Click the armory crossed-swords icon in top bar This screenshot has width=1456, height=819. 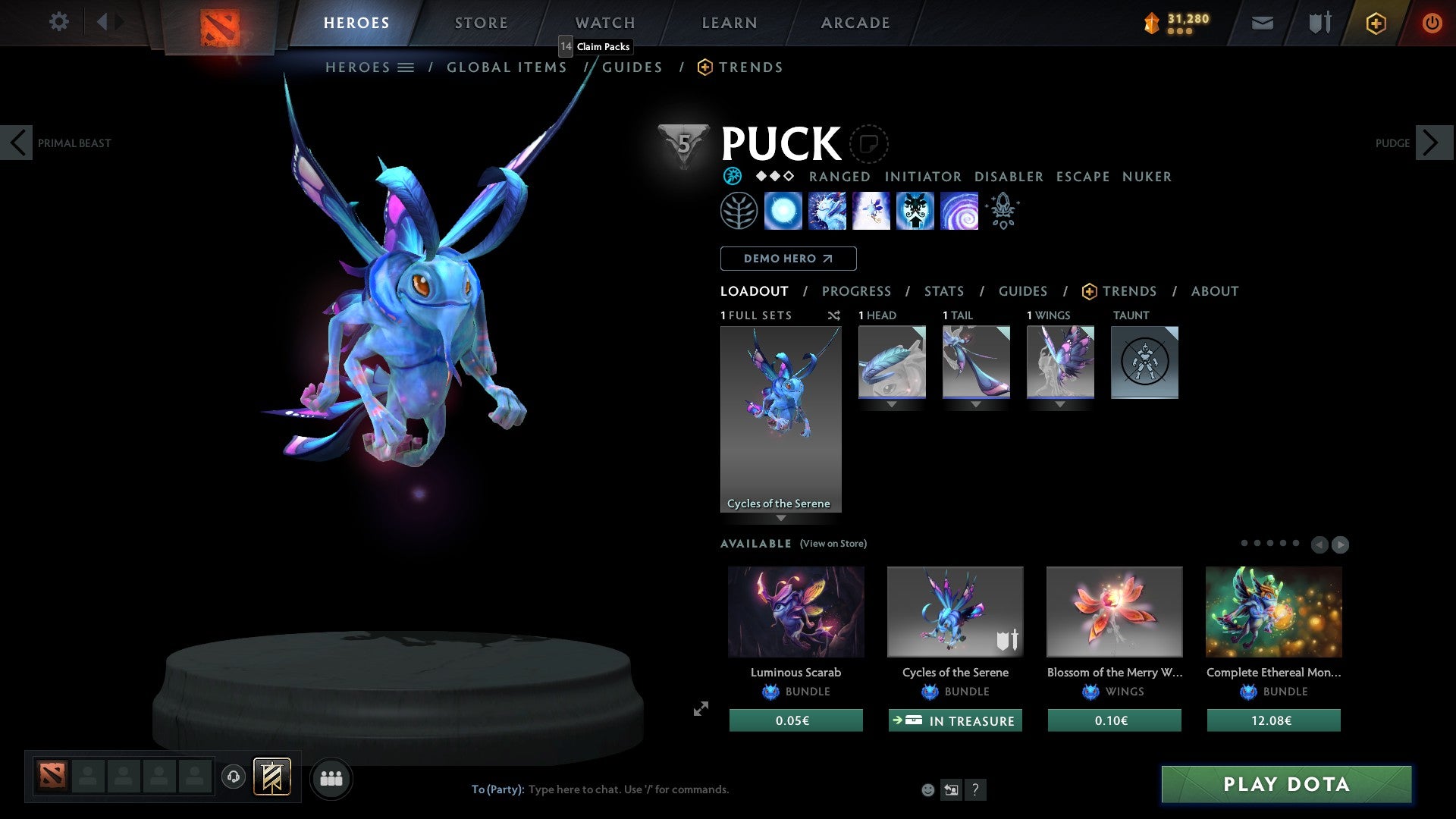(1319, 23)
